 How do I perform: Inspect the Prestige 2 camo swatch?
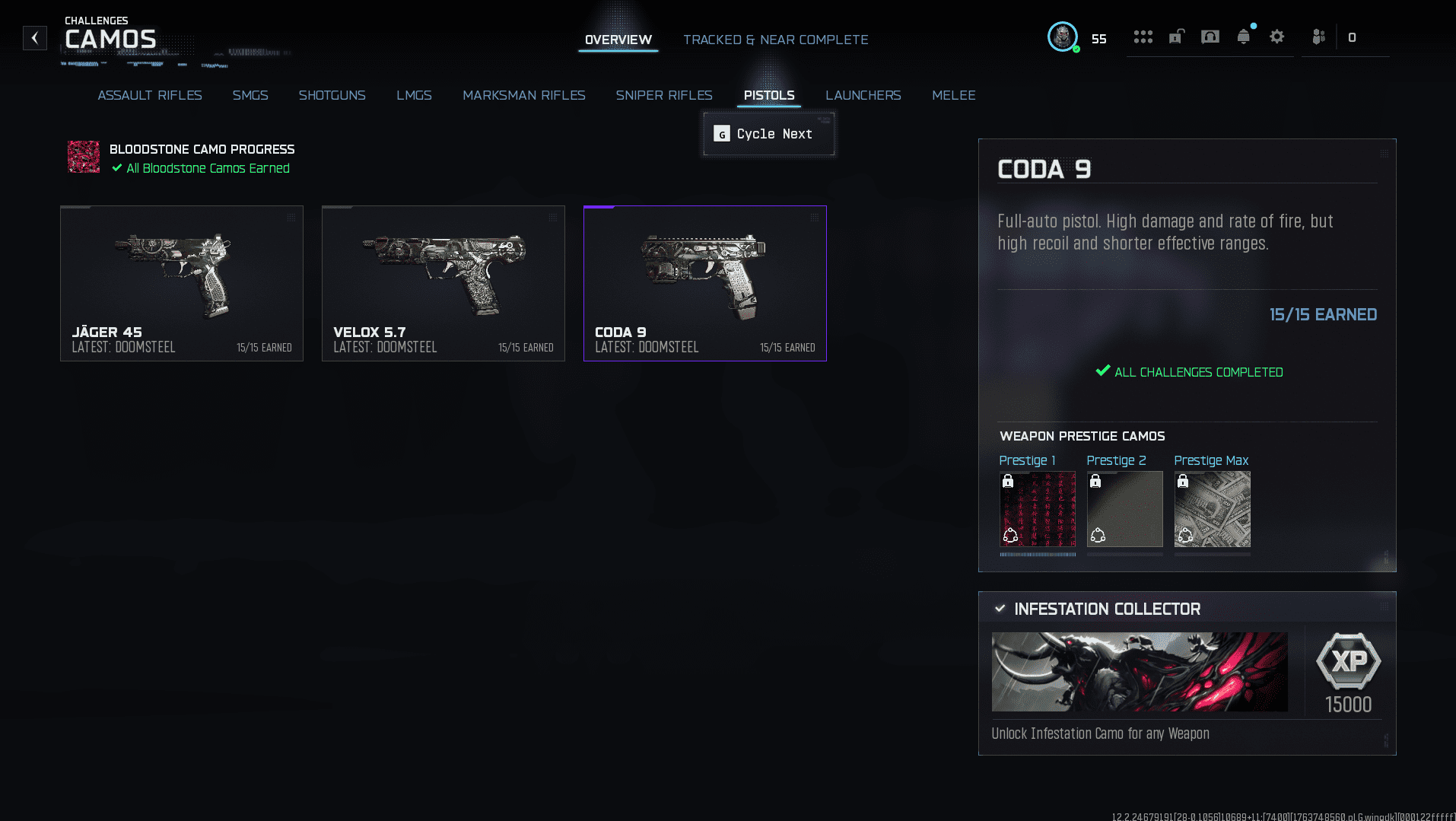click(1124, 509)
